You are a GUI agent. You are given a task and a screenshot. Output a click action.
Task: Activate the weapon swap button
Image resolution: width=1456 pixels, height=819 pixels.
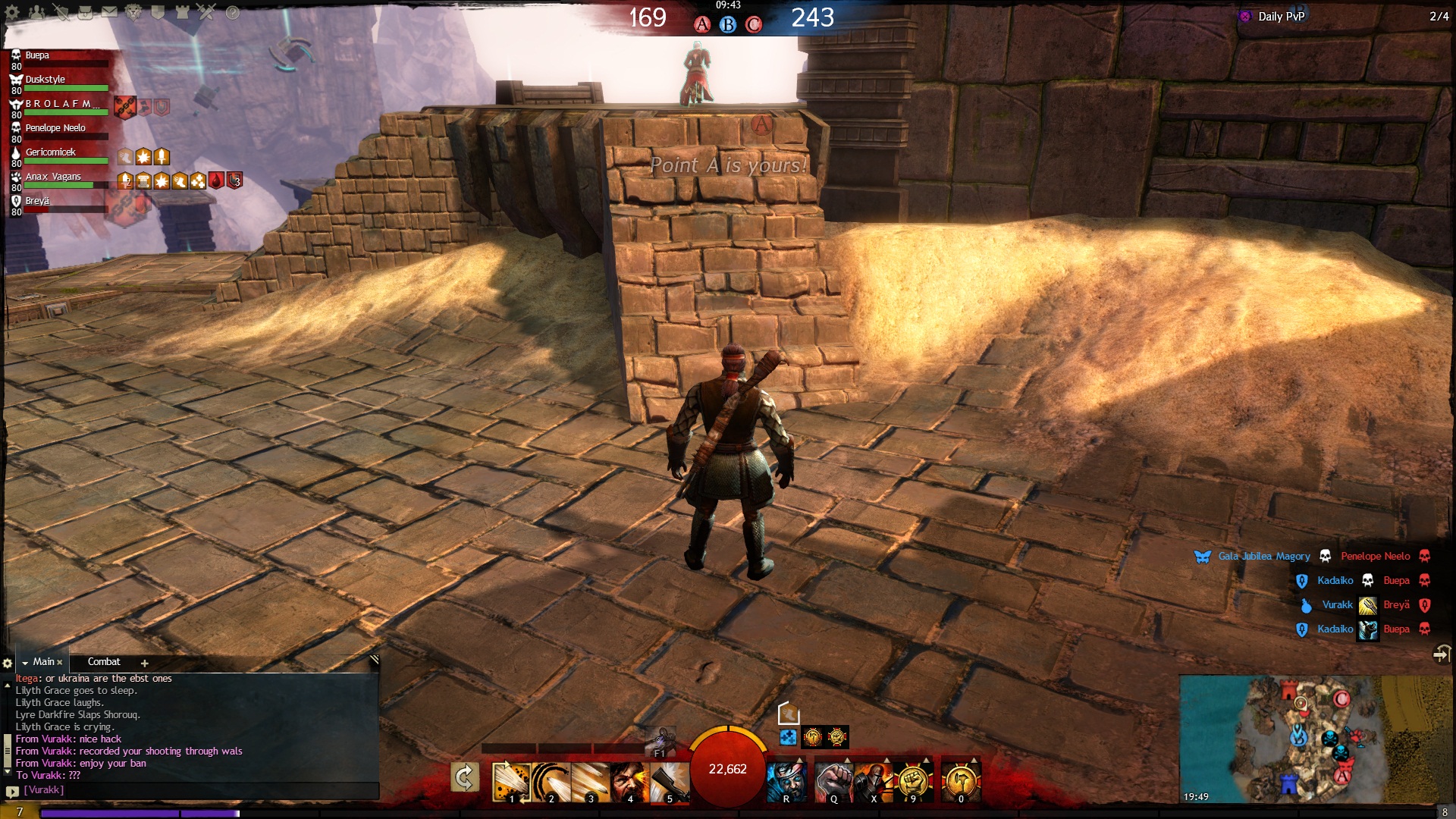pyautogui.click(x=464, y=777)
